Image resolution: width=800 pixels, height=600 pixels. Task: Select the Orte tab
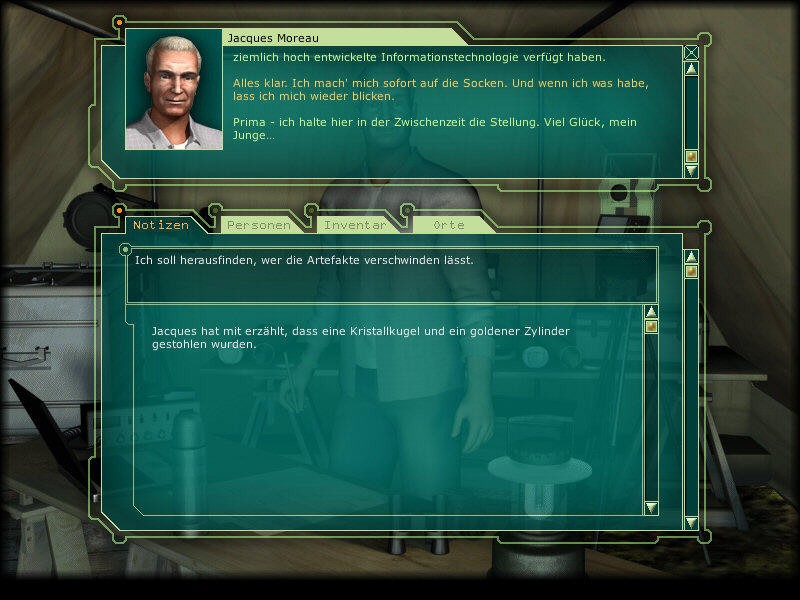(449, 225)
